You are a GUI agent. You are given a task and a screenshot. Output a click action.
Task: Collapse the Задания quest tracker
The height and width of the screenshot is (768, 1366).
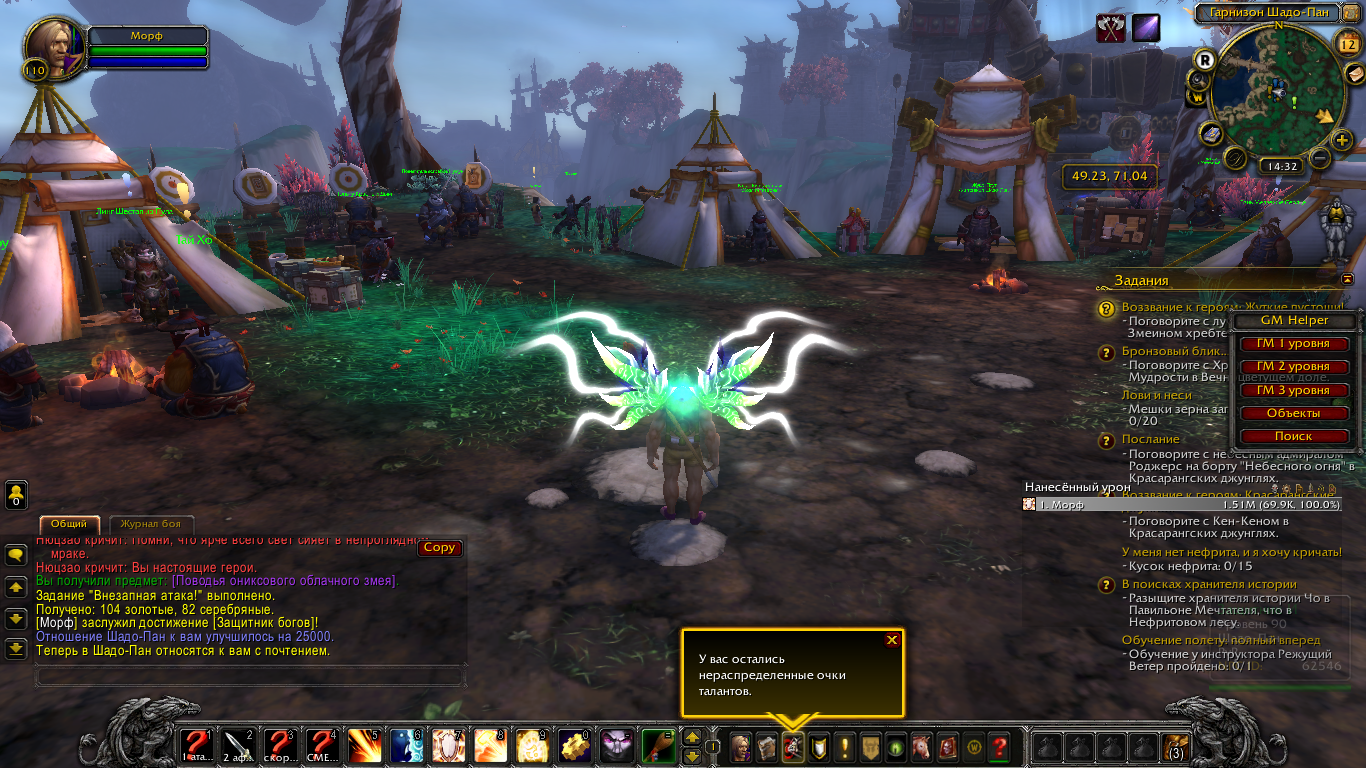[1348, 279]
